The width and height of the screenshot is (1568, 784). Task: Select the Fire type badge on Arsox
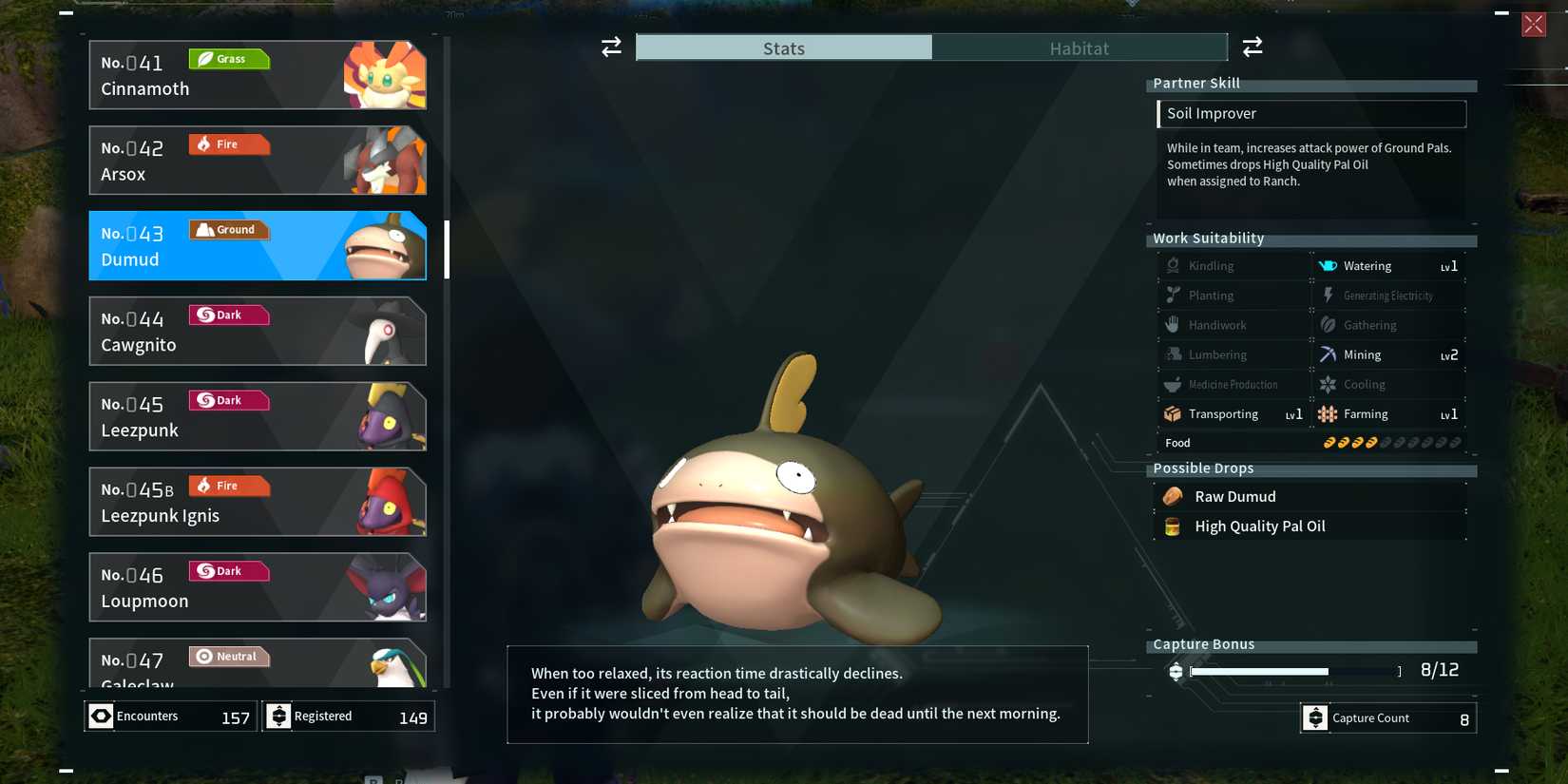click(x=228, y=143)
